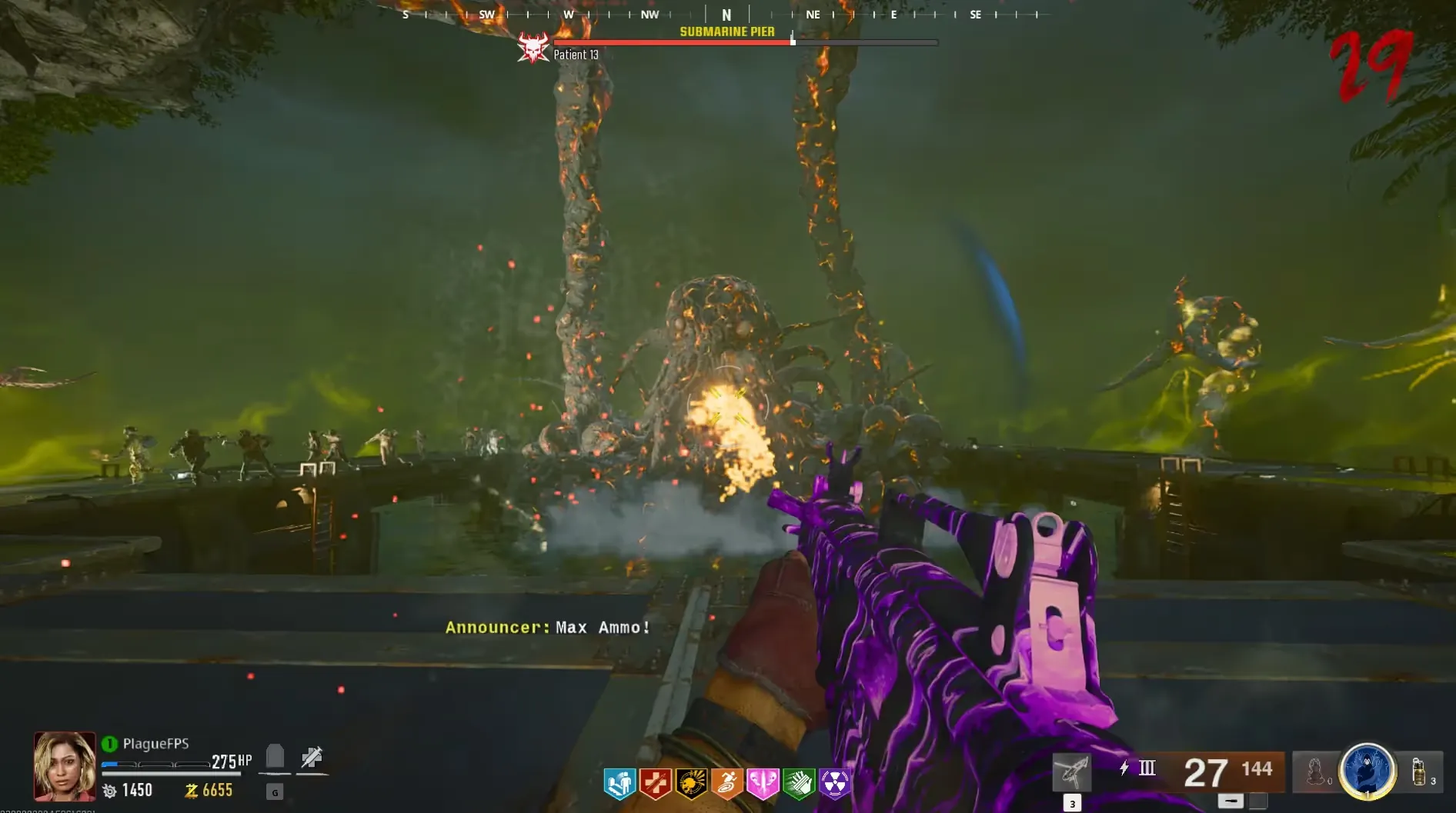Choose the orange running-man Stamin-Up perk
This screenshot has width=1456, height=813.
726,784
